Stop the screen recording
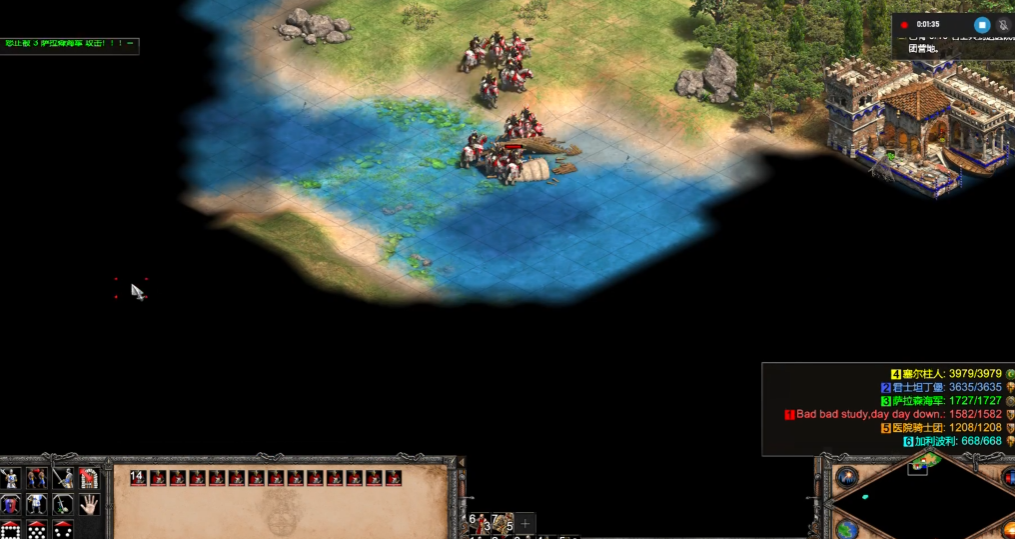 coord(981,25)
